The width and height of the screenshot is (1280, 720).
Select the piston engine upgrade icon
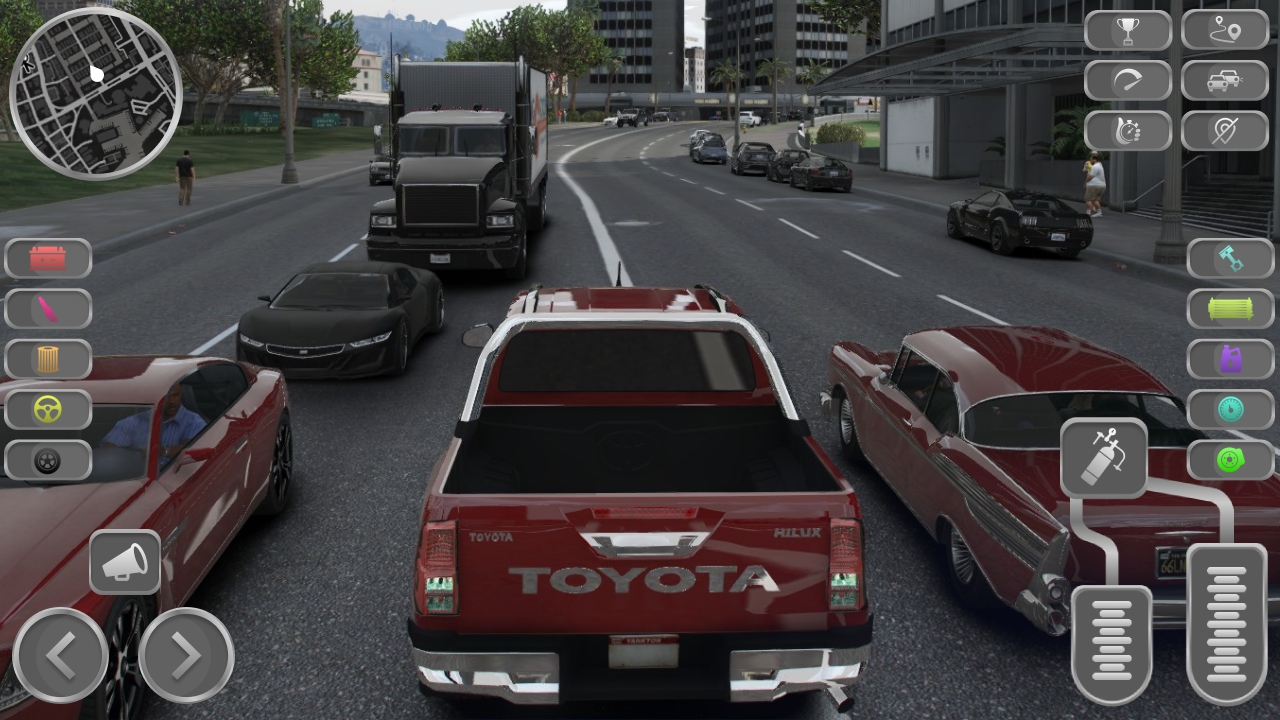pos(1229,258)
